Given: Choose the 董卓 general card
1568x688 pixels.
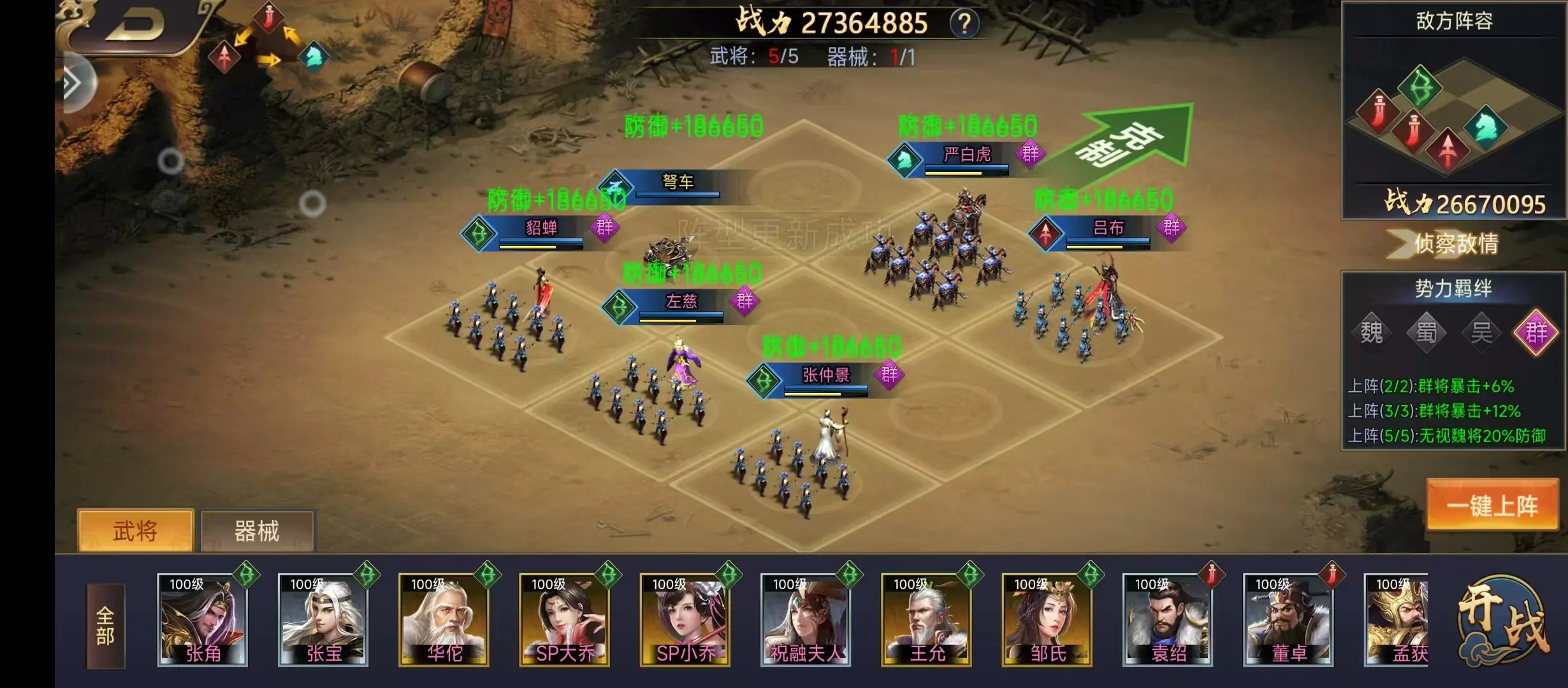Looking at the screenshot, I should (x=1288, y=620).
